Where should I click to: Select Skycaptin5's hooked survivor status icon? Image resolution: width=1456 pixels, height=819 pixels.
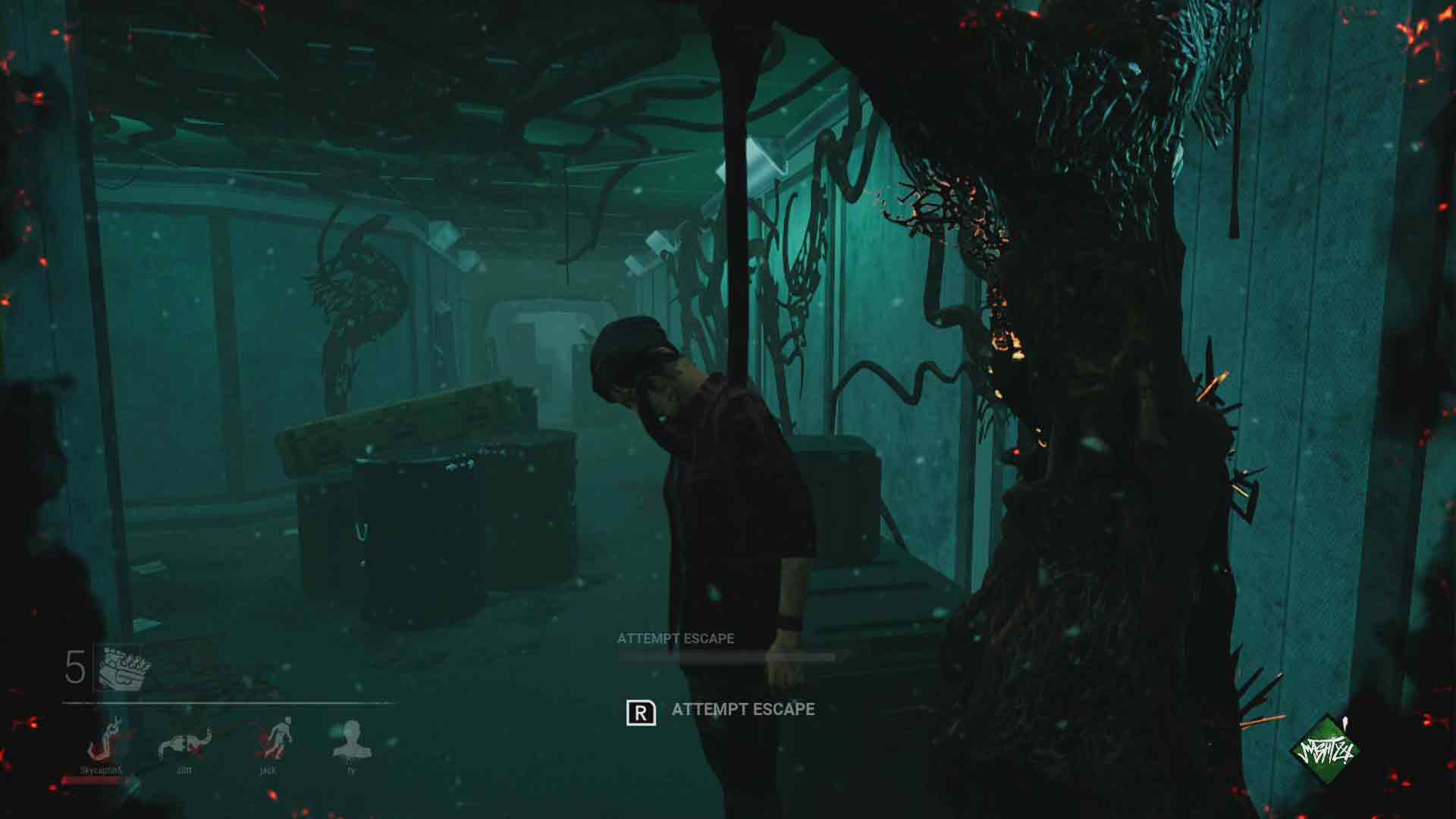(x=106, y=739)
